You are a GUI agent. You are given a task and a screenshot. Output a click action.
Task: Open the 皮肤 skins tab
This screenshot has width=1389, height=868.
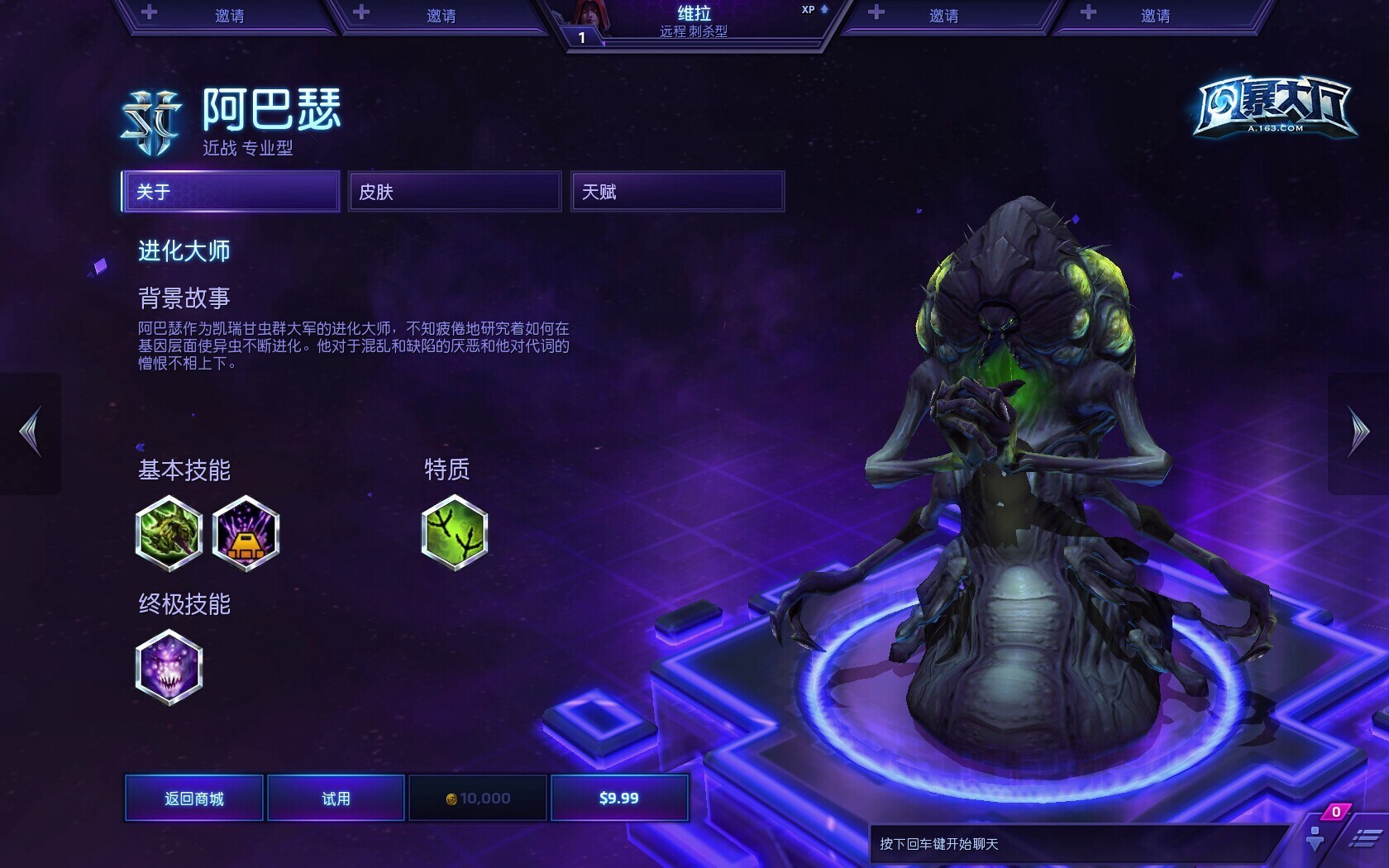click(x=454, y=192)
